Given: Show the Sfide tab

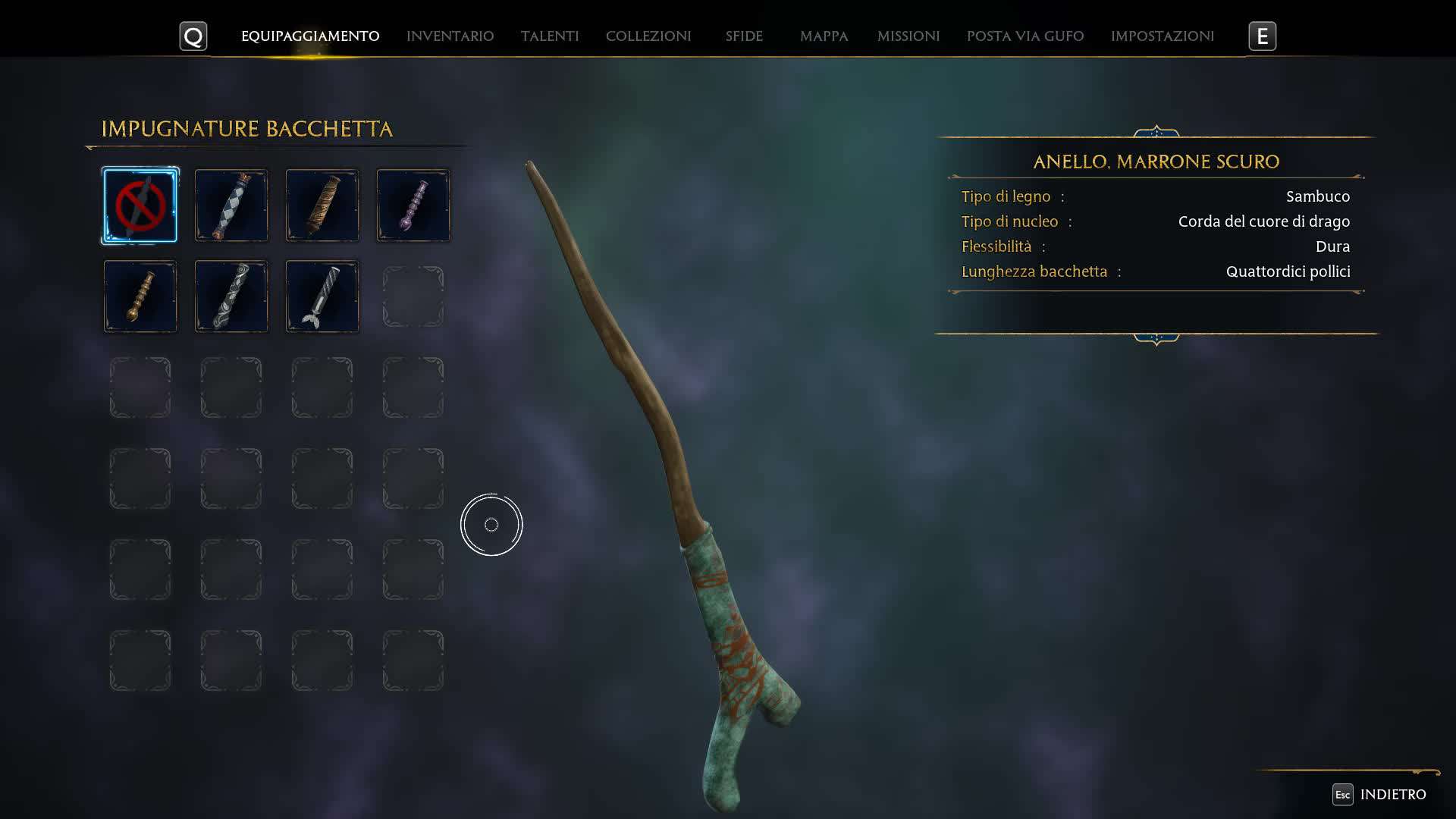Looking at the screenshot, I should pos(744,36).
